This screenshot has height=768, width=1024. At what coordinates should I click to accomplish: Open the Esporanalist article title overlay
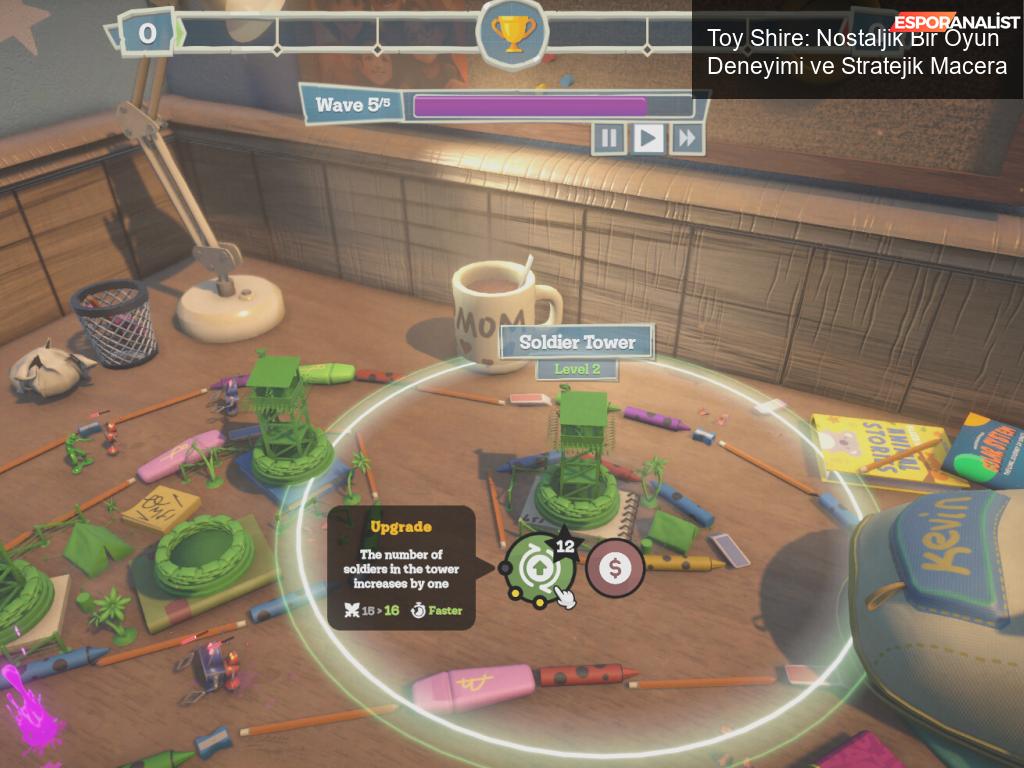click(x=857, y=52)
